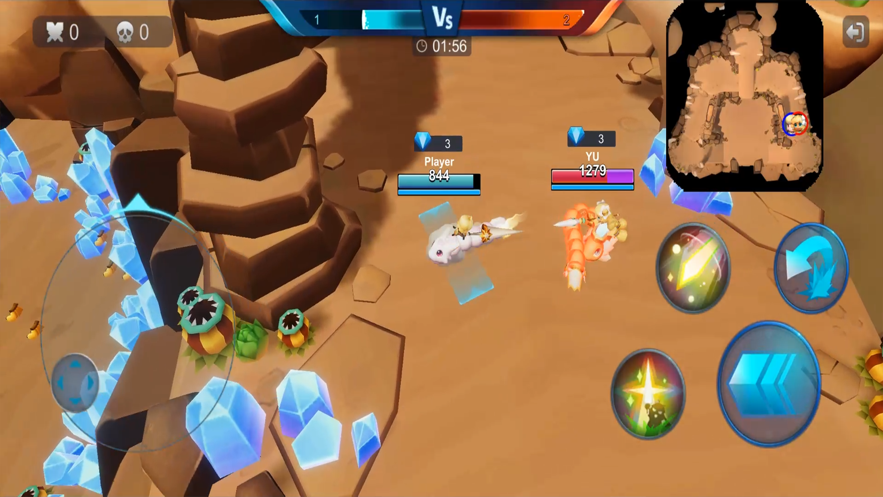Activate the yellow slash attack skill

coord(693,267)
